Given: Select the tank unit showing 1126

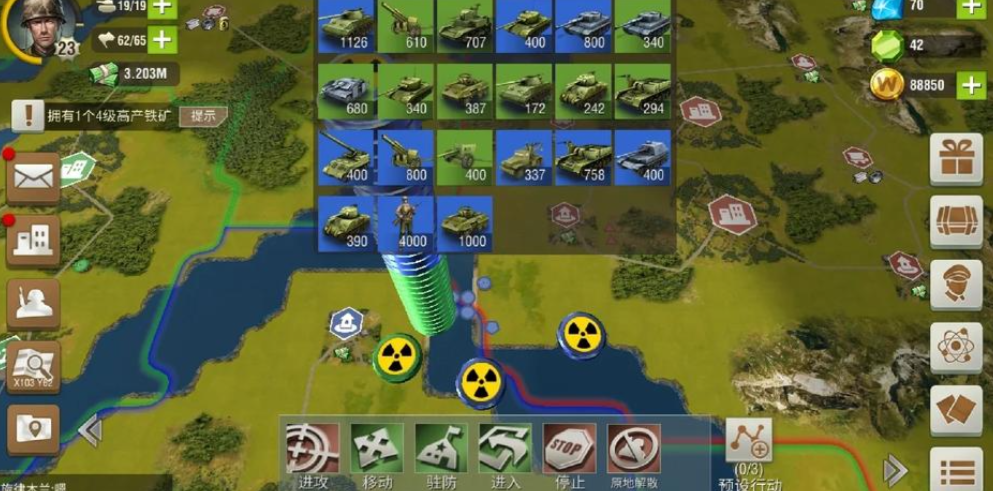Looking at the screenshot, I should click(346, 26).
